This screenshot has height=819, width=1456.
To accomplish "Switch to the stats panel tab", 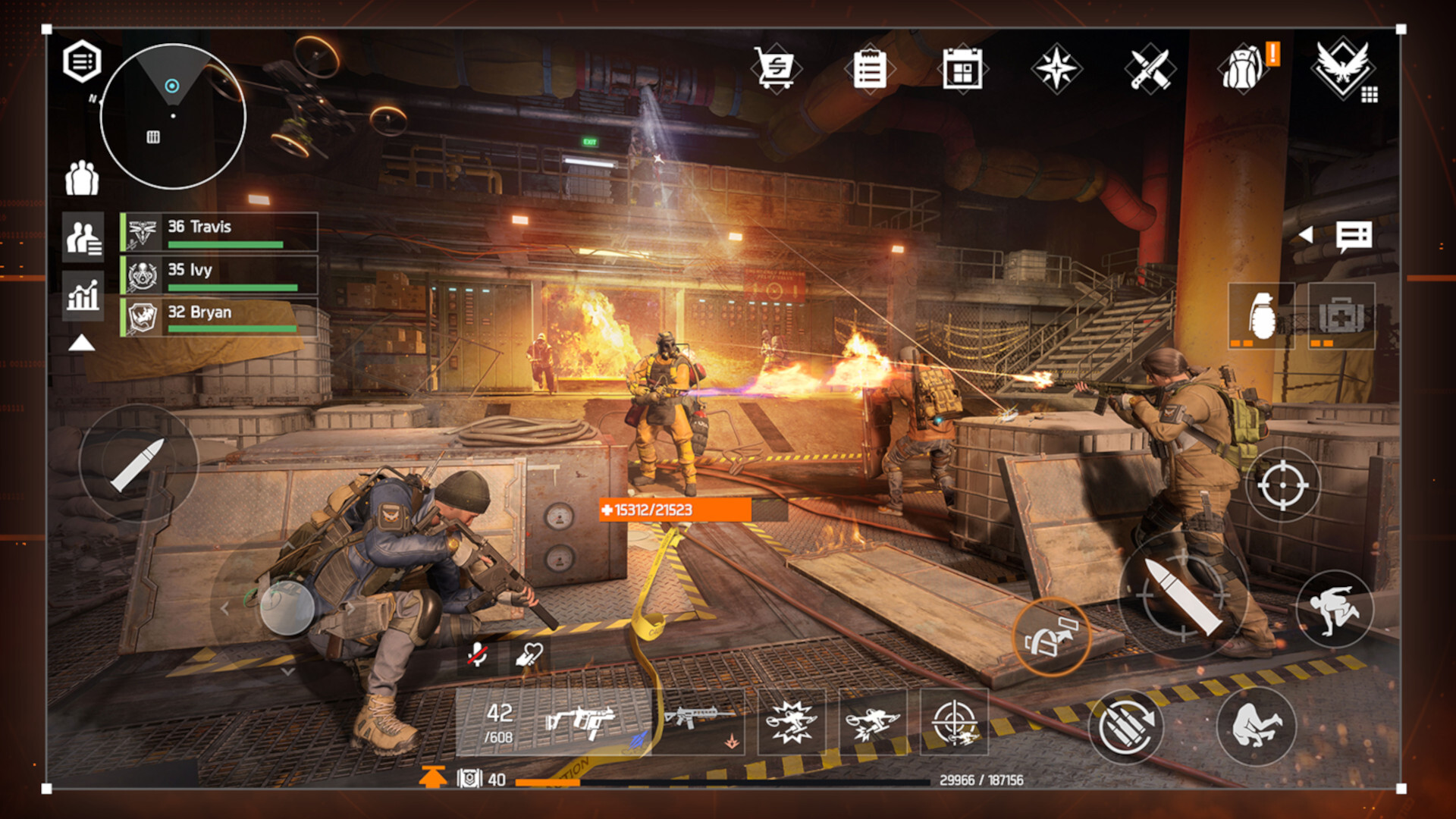I will 83,296.
